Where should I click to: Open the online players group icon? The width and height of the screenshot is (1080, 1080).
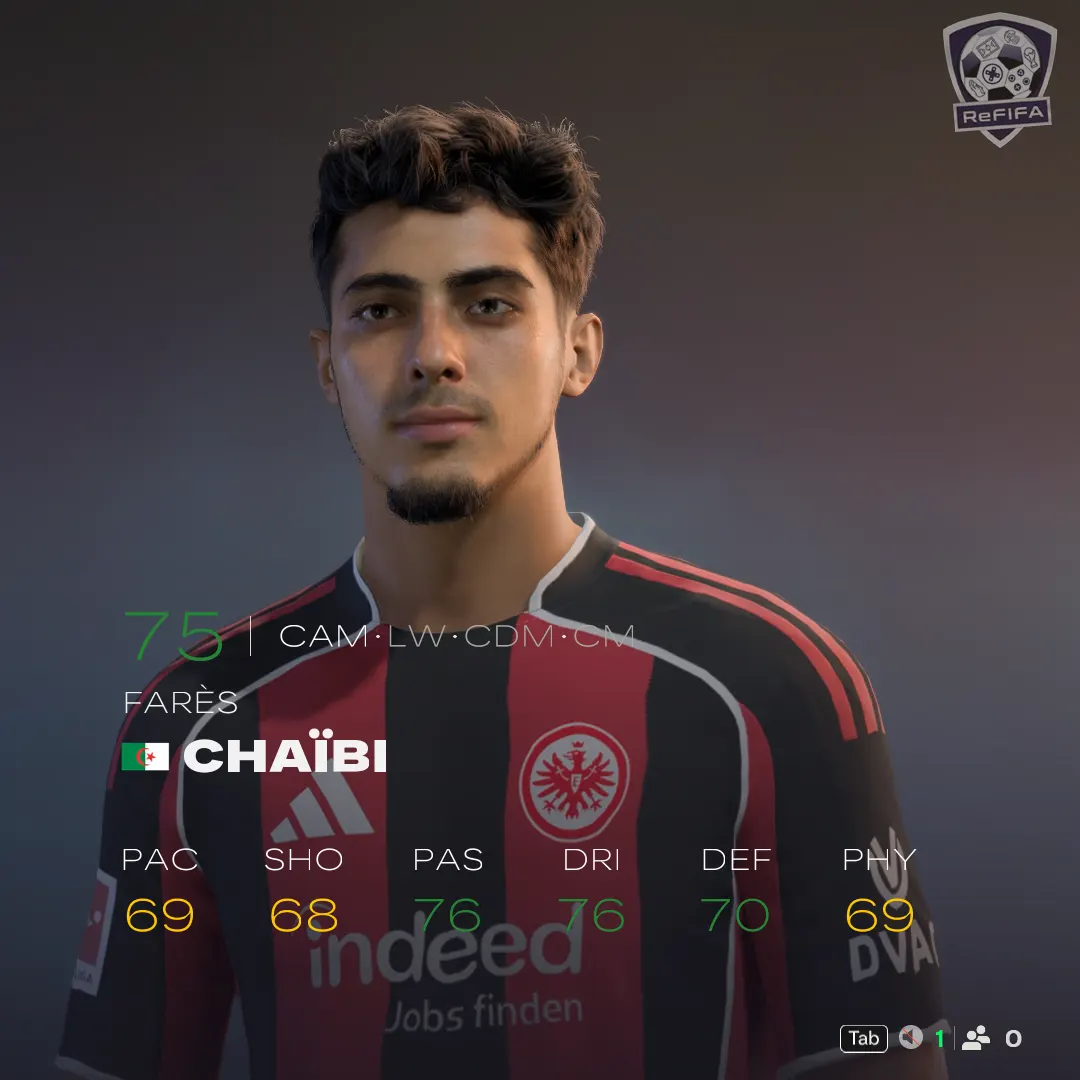click(975, 1038)
